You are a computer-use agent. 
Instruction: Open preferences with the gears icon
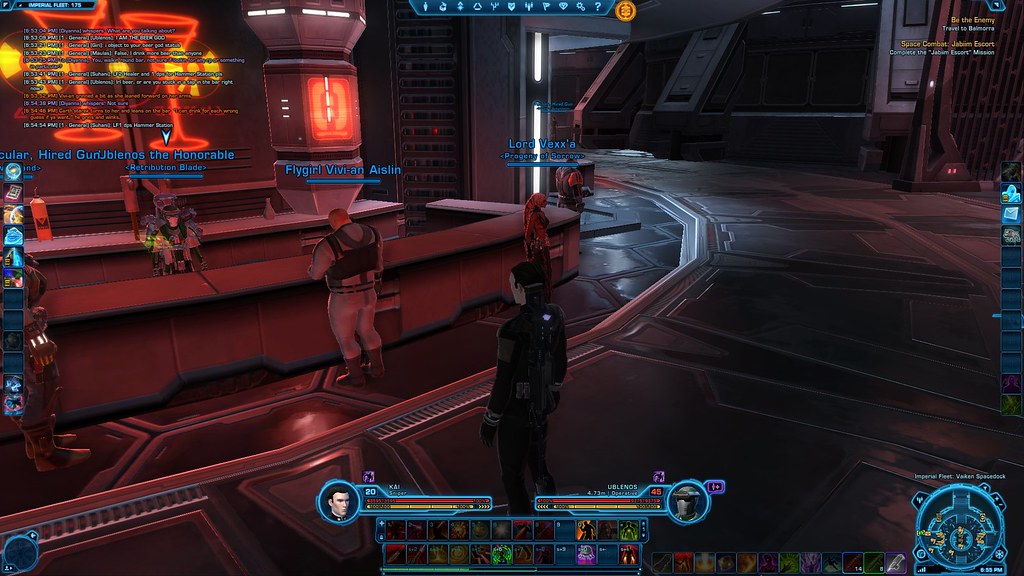[x=582, y=7]
